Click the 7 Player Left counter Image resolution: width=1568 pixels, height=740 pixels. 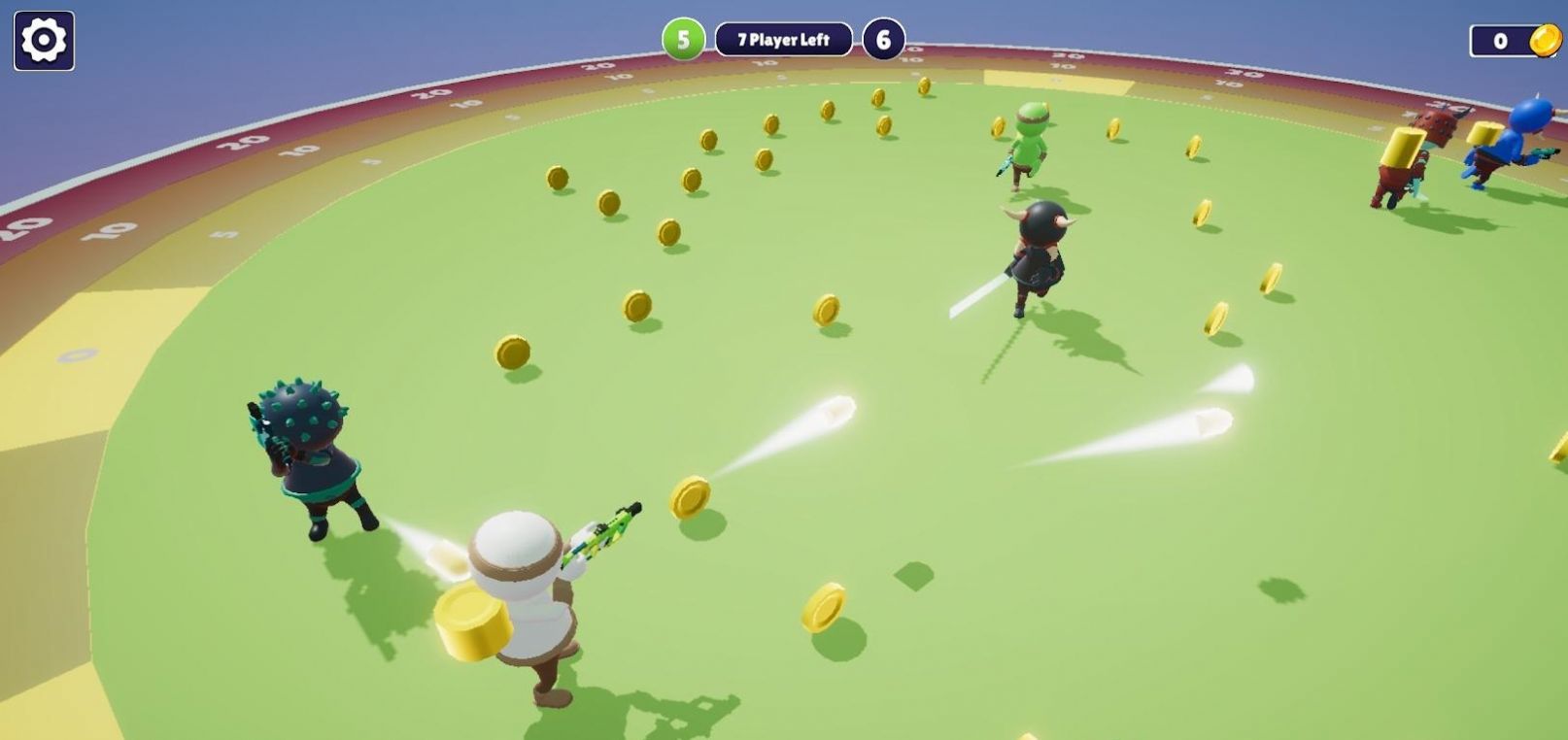tap(782, 40)
